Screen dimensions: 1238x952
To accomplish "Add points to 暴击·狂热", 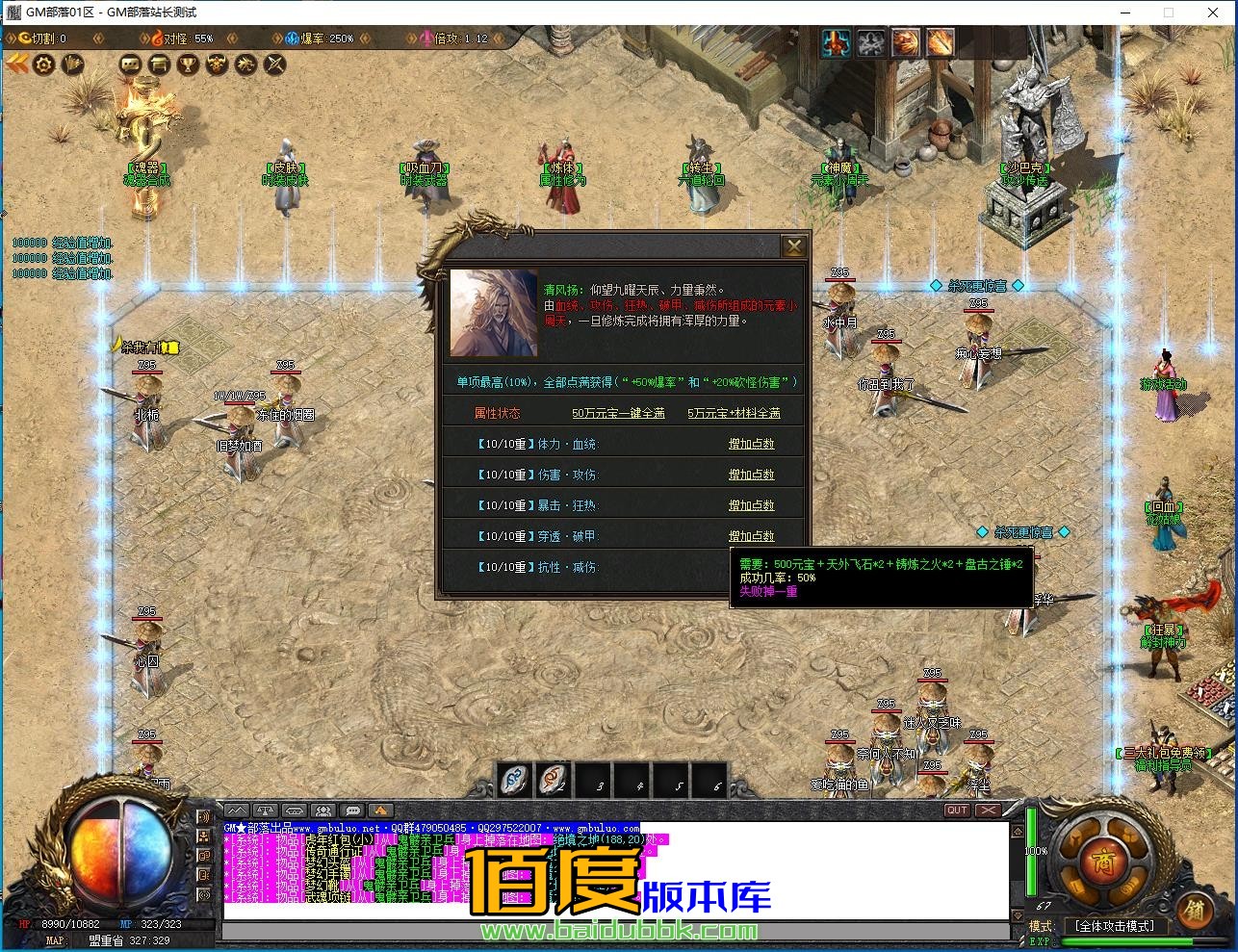I will [751, 505].
